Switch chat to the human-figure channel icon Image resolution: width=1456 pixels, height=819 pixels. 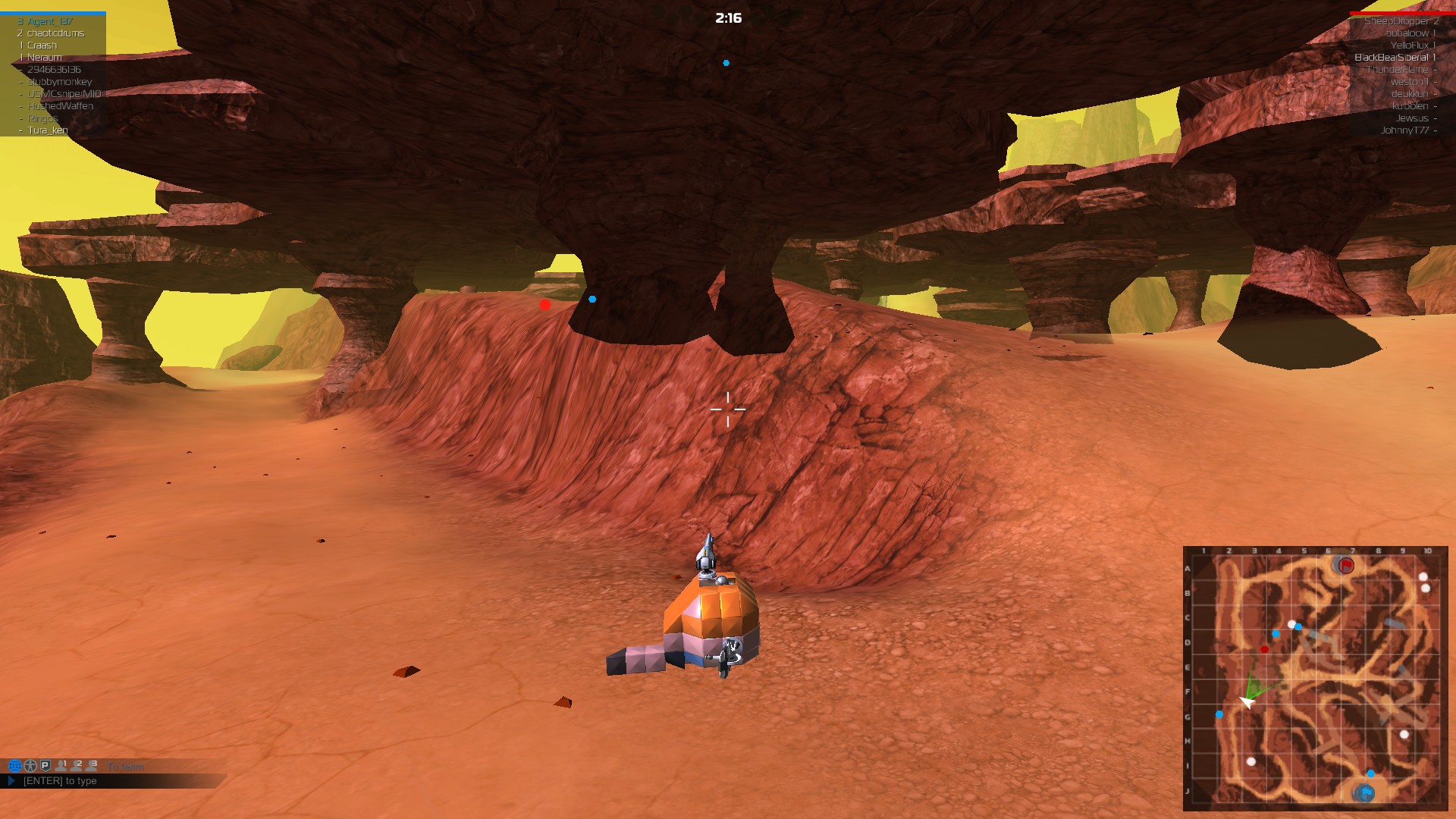[x=30, y=766]
